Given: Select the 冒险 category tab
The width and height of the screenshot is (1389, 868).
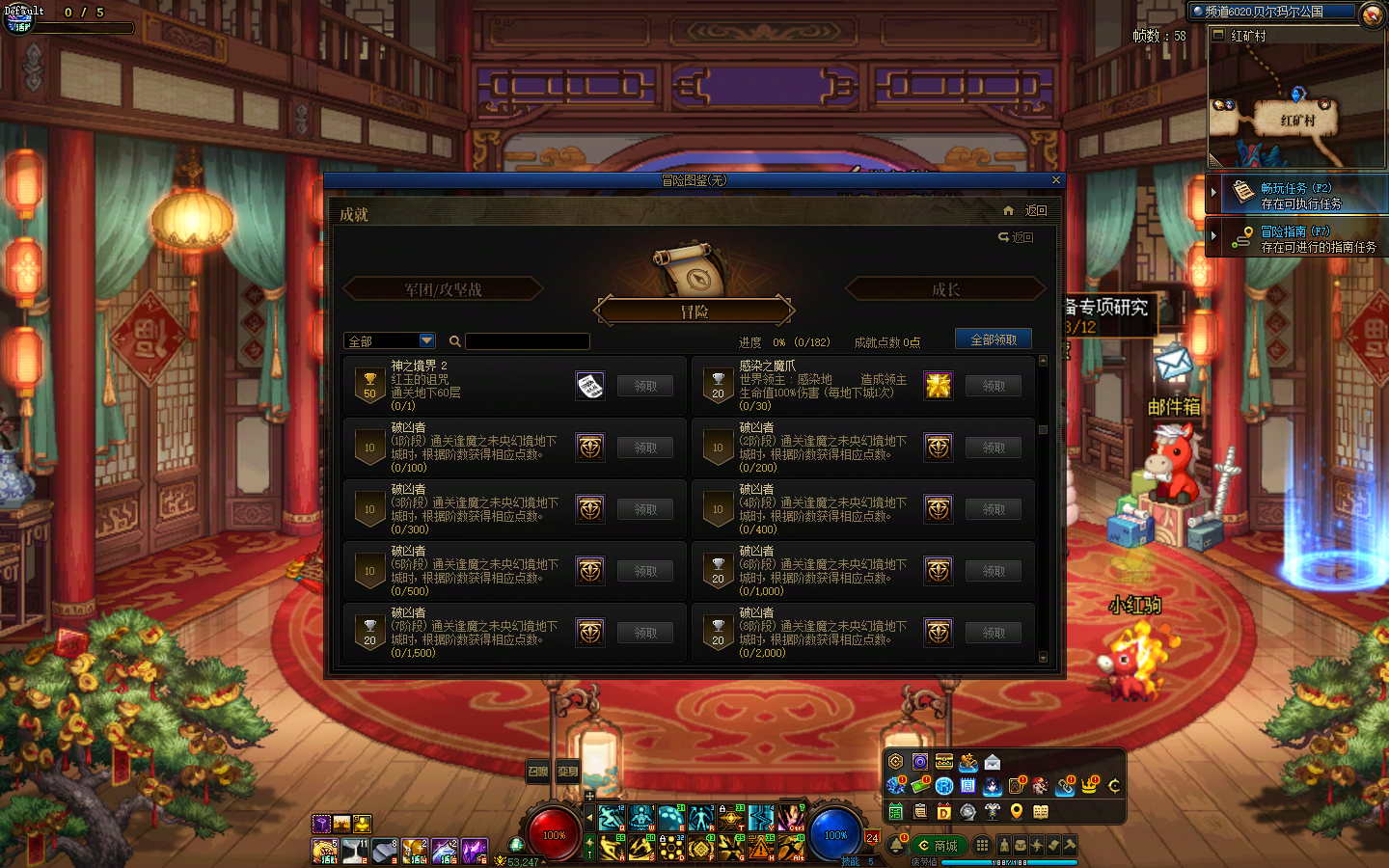Looking at the screenshot, I should [x=694, y=312].
